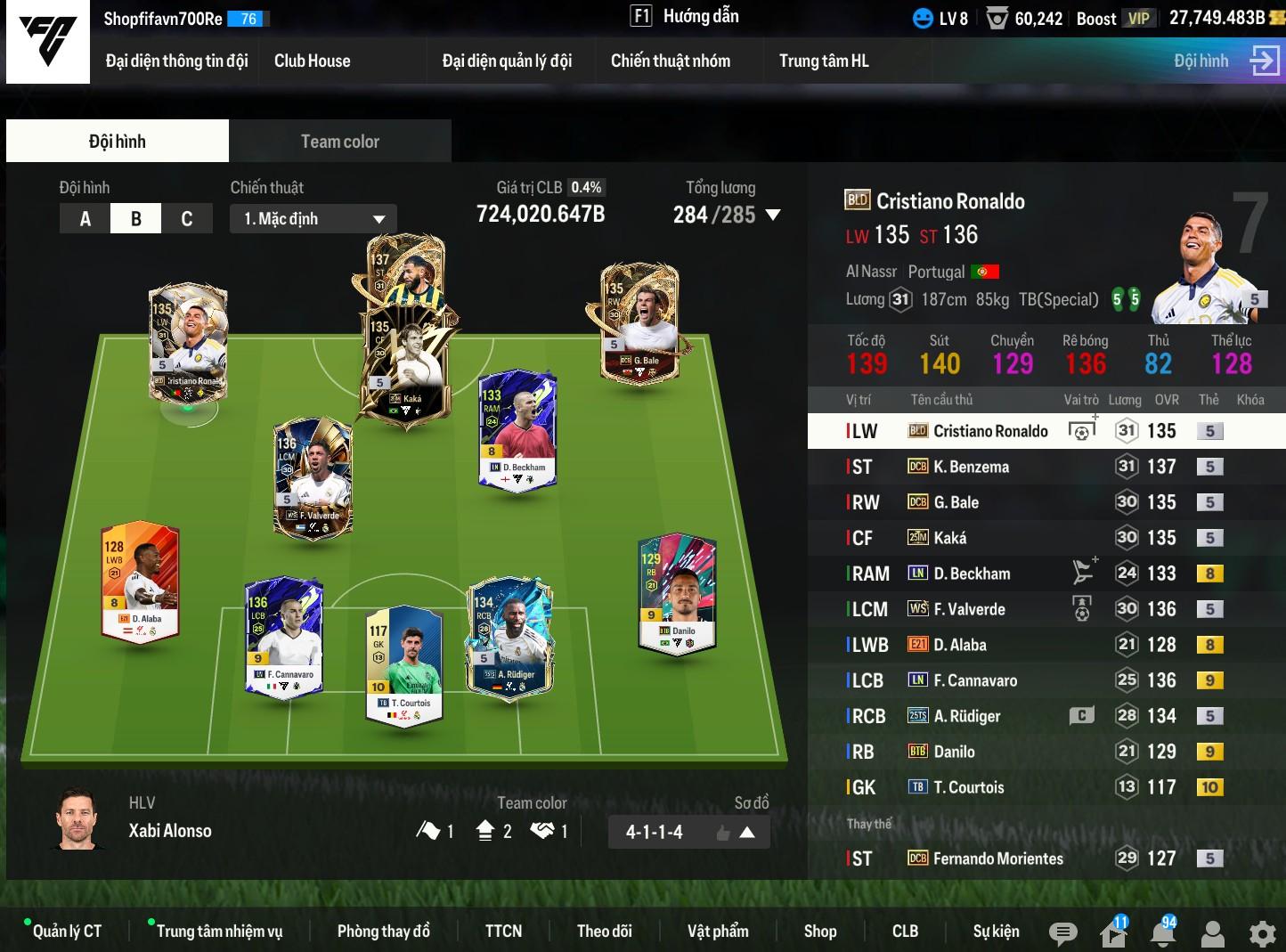Open the chat speech bubble icon

[x=1062, y=933]
